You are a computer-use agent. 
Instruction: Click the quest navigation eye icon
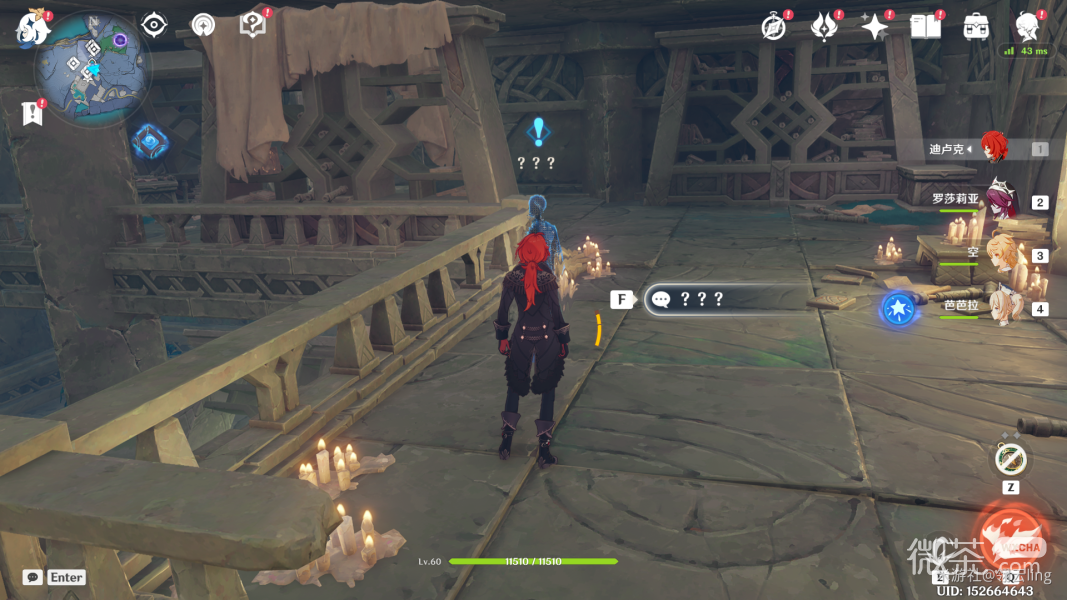[x=153, y=25]
